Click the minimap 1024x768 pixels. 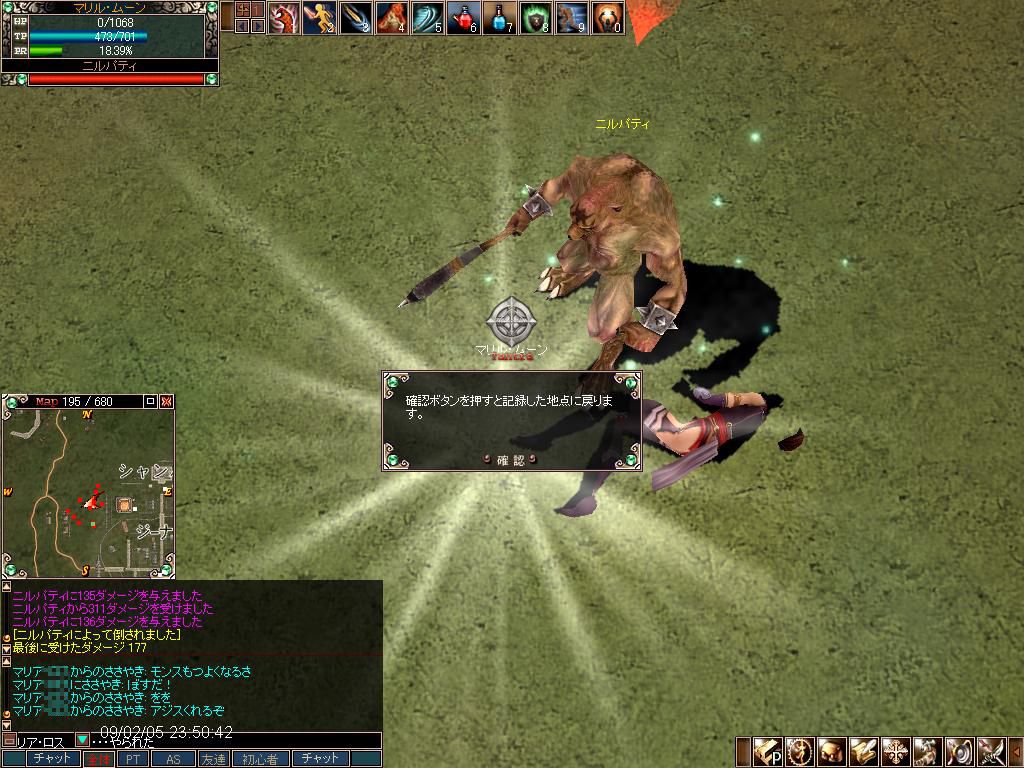tap(88, 490)
